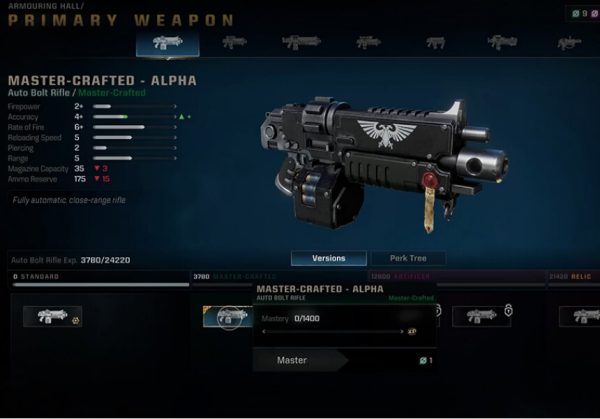This screenshot has width=600, height=419.
Task: Select the locked Artificer tier rifle thumbnail
Action: [x=480, y=316]
